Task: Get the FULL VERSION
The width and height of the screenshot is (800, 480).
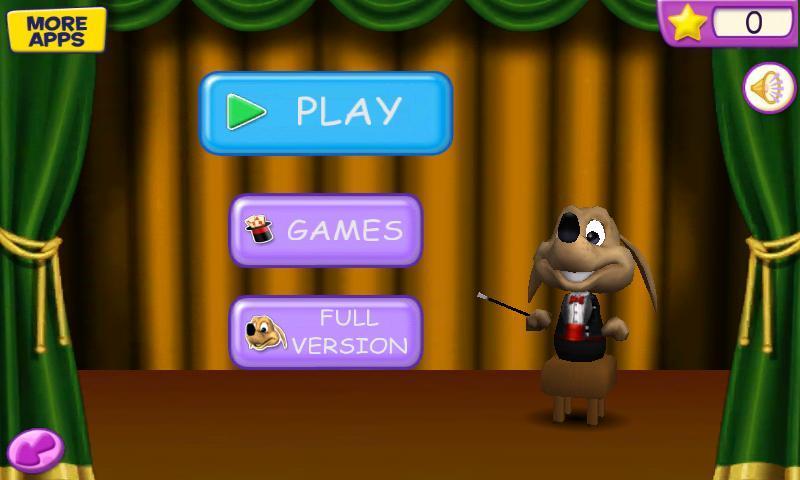Action: pyautogui.click(x=326, y=332)
